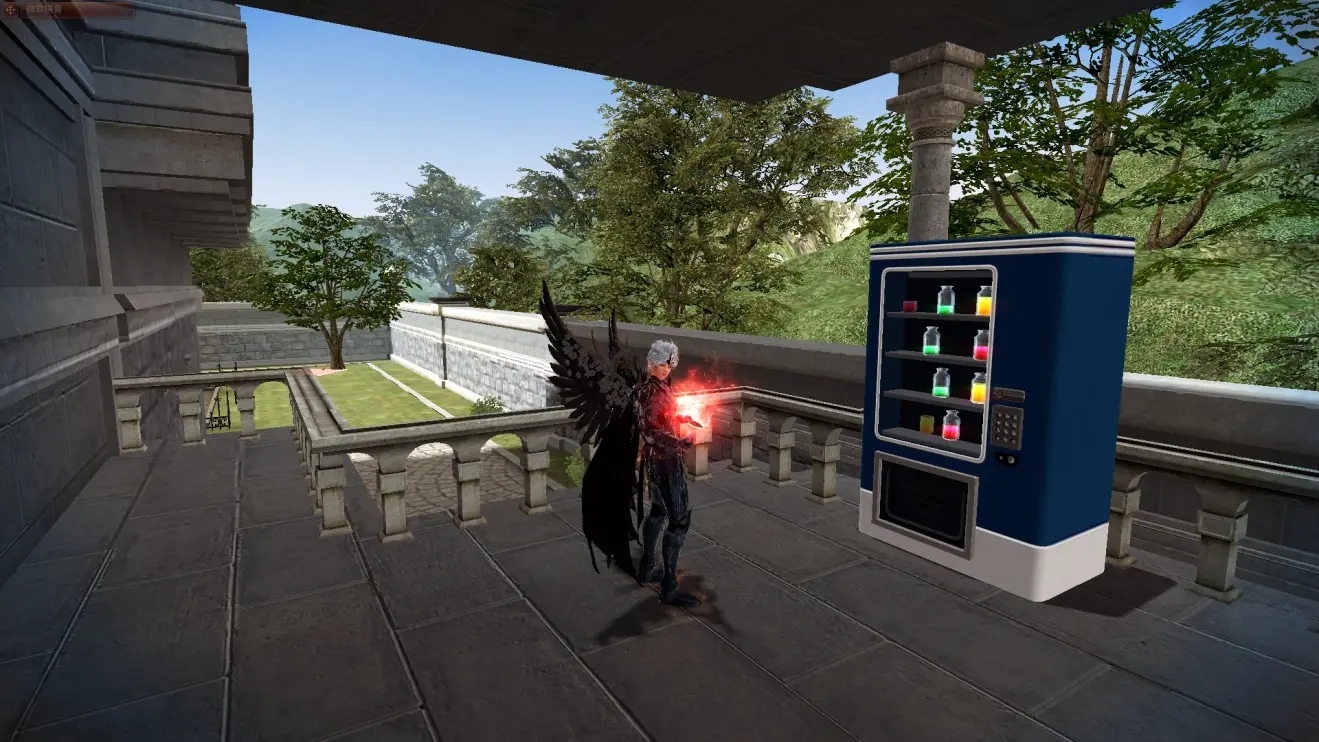Viewport: 1319px width, 742px height.
Task: Select the faded red text bar
Action: (77, 10)
